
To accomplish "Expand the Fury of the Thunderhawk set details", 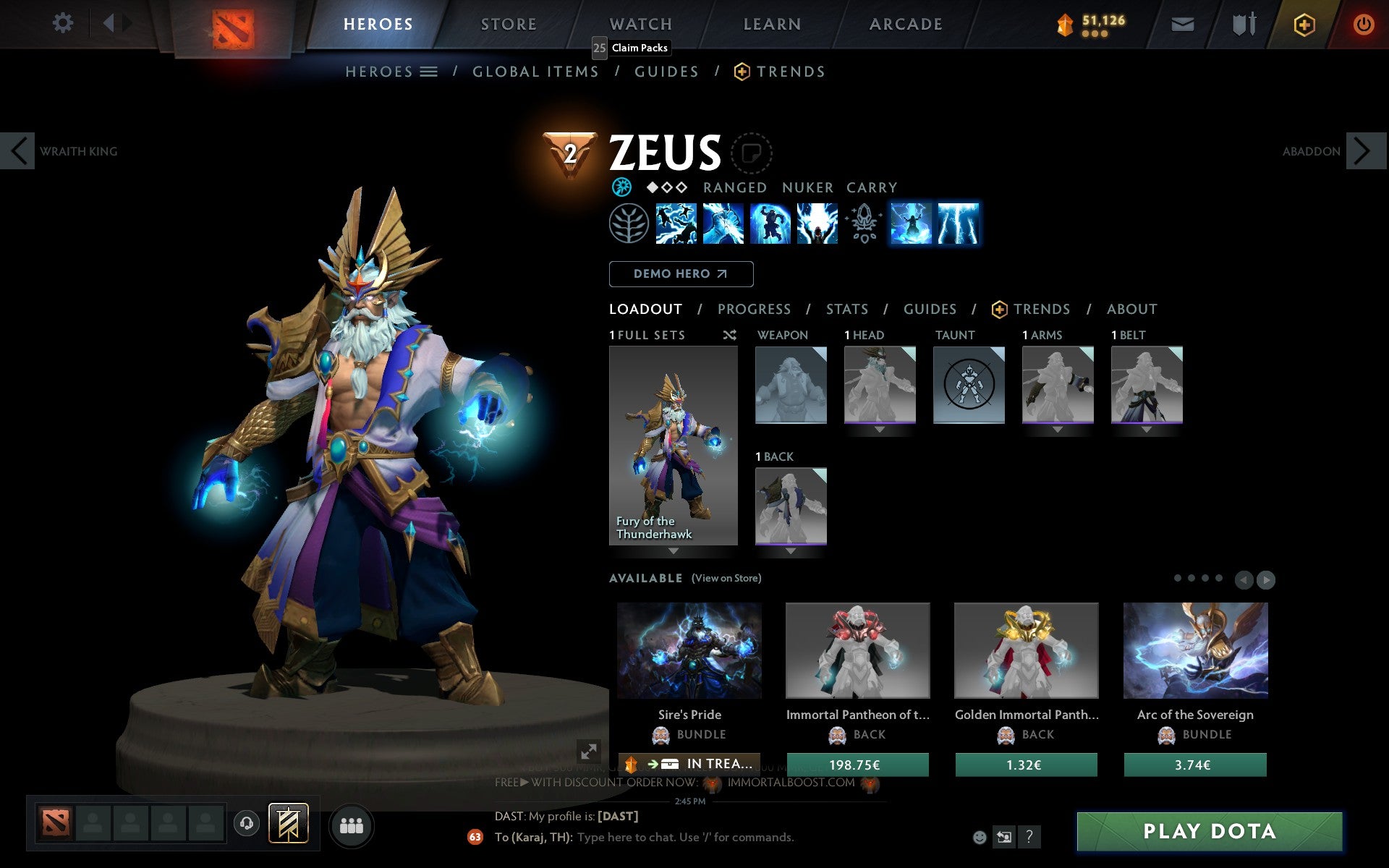I will tap(672, 550).
